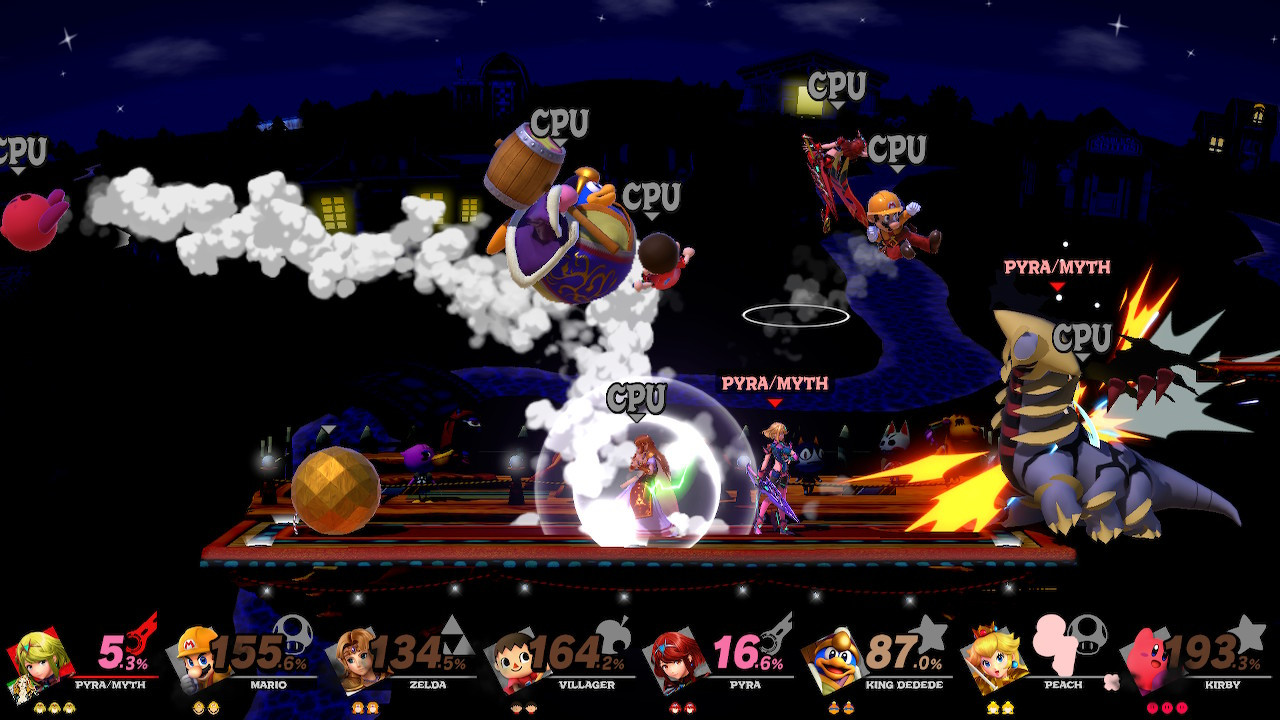Screen dimensions: 1280x720
Task: Click King Dedede's portrait icon
Action: pos(838,660)
